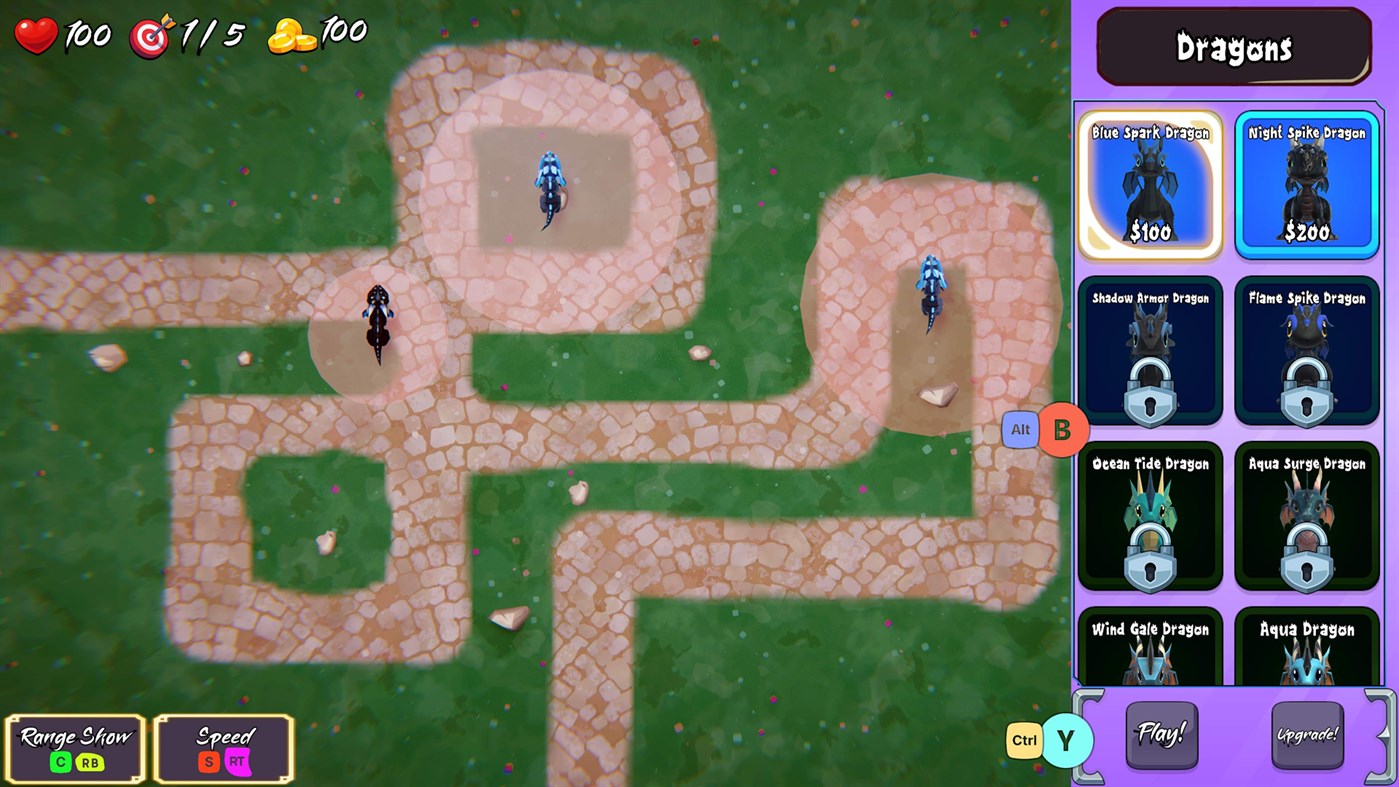Click the Wind Gale Dragon card

pos(1150,650)
